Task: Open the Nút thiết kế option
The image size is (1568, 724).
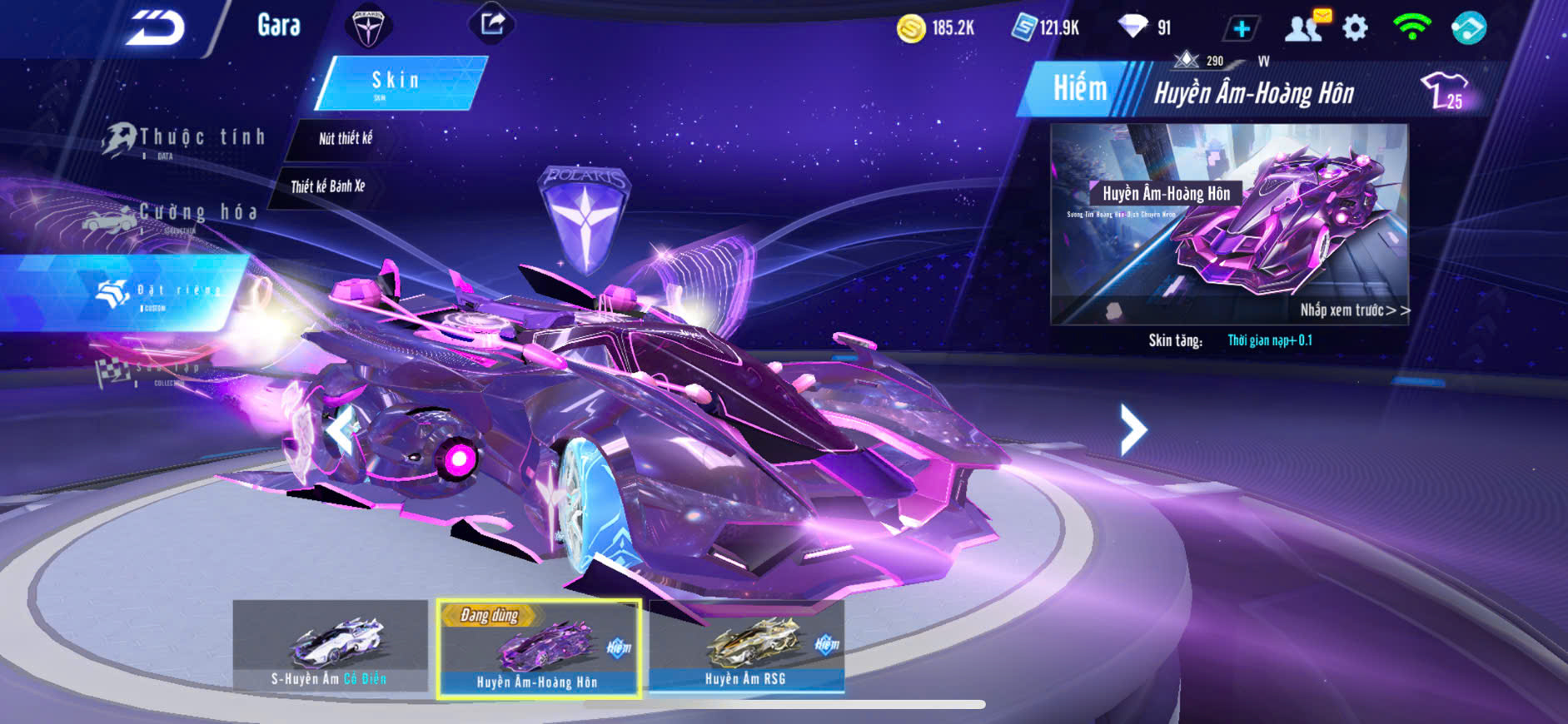Action: (x=346, y=138)
